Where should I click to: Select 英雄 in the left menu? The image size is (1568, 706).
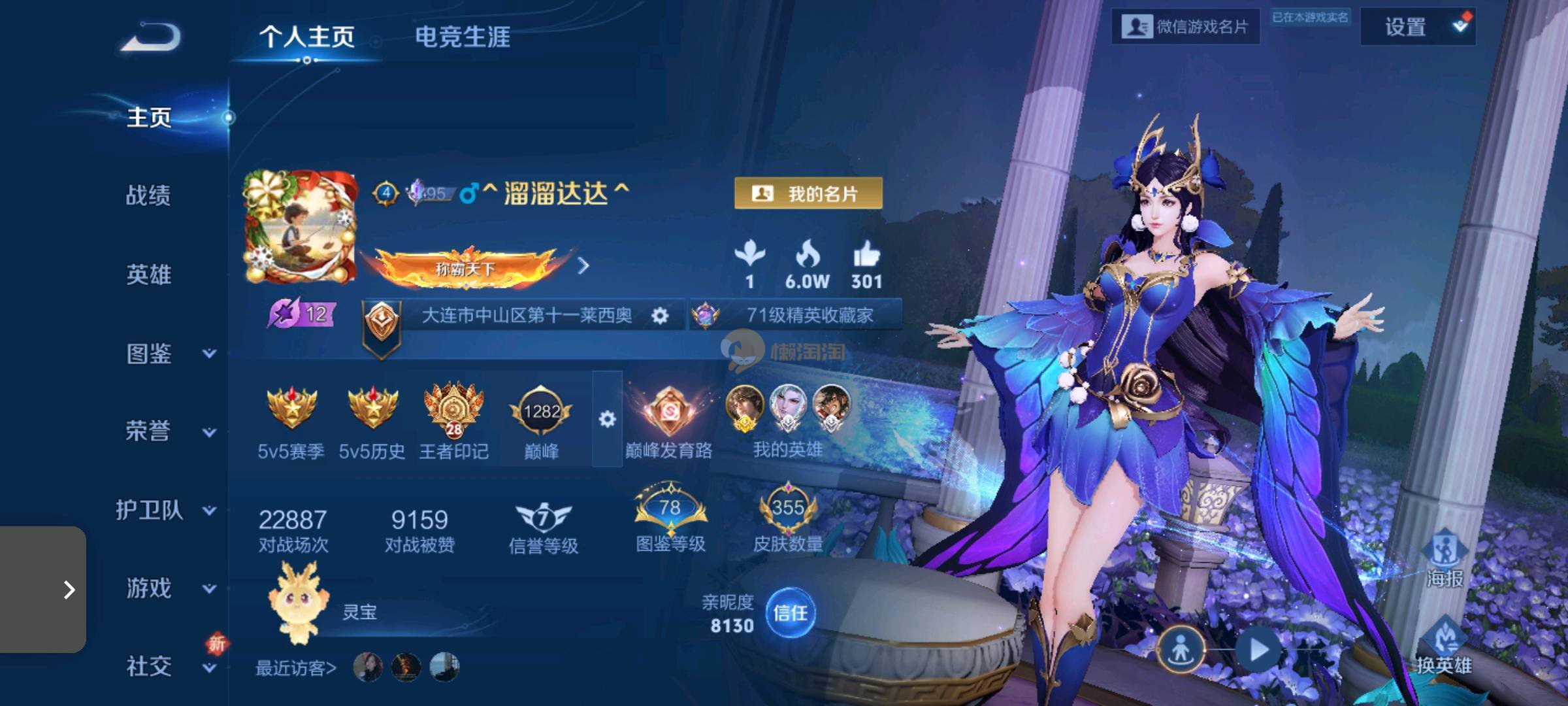(x=148, y=275)
